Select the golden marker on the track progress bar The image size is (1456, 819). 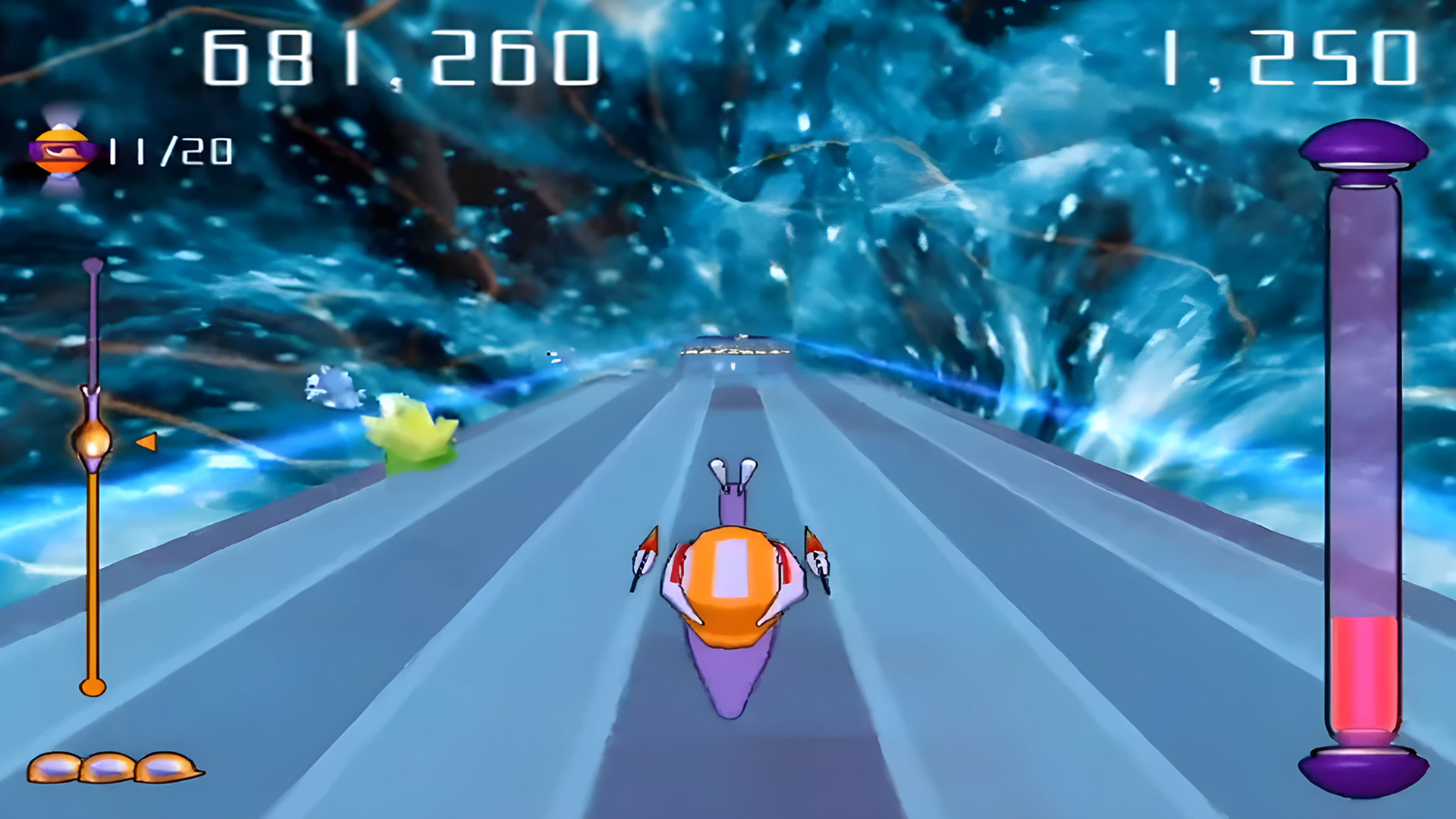93,440
